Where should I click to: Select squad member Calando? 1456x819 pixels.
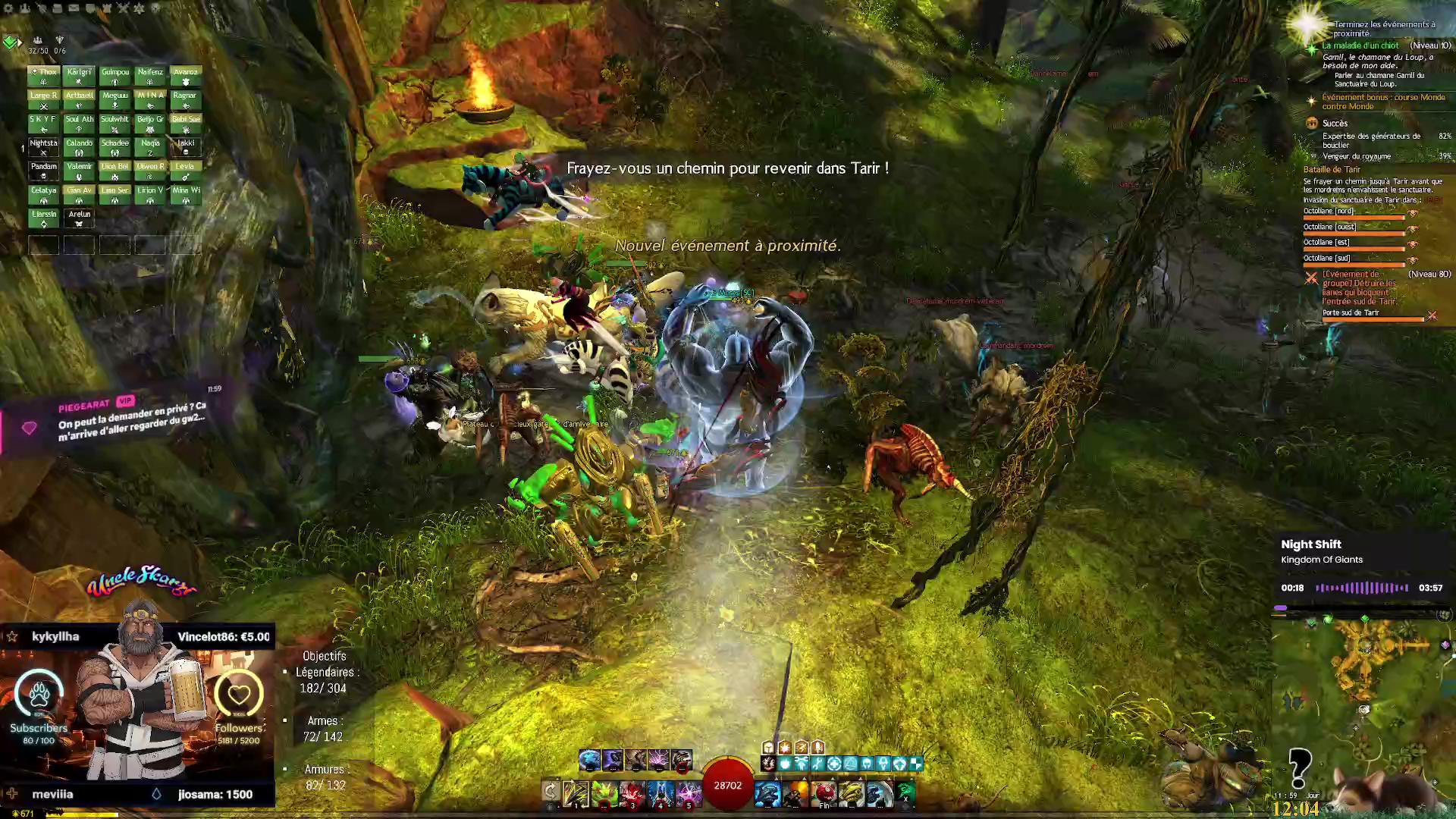pyautogui.click(x=79, y=146)
